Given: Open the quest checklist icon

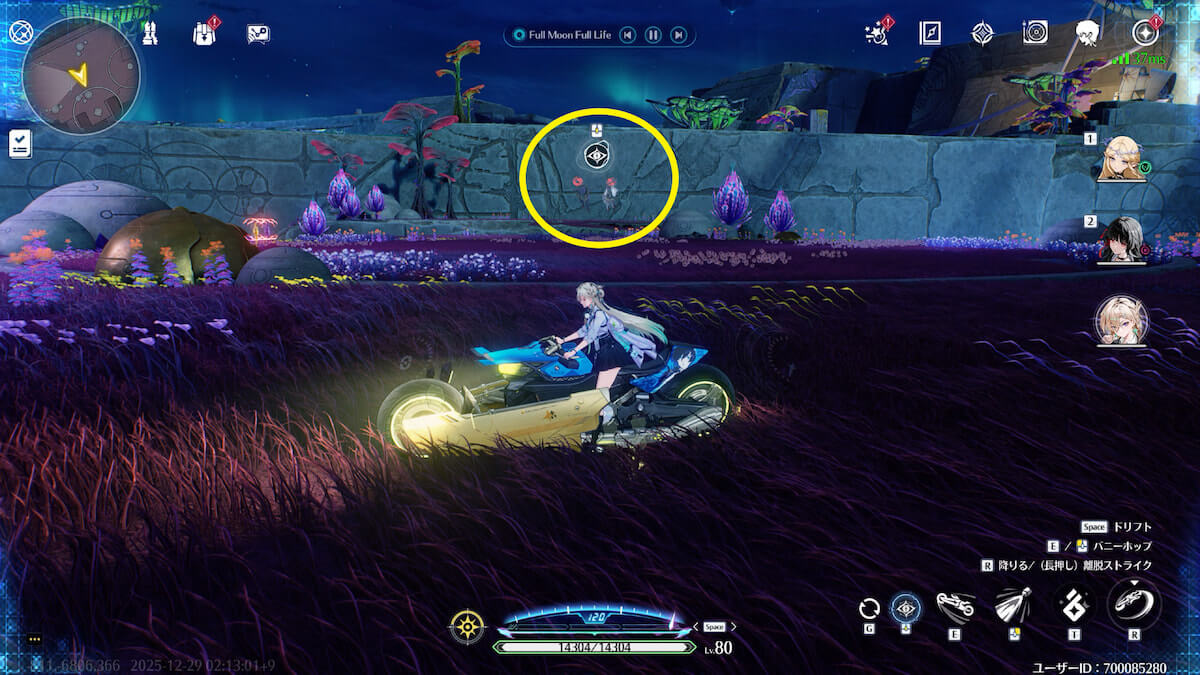Looking at the screenshot, I should click(20, 143).
